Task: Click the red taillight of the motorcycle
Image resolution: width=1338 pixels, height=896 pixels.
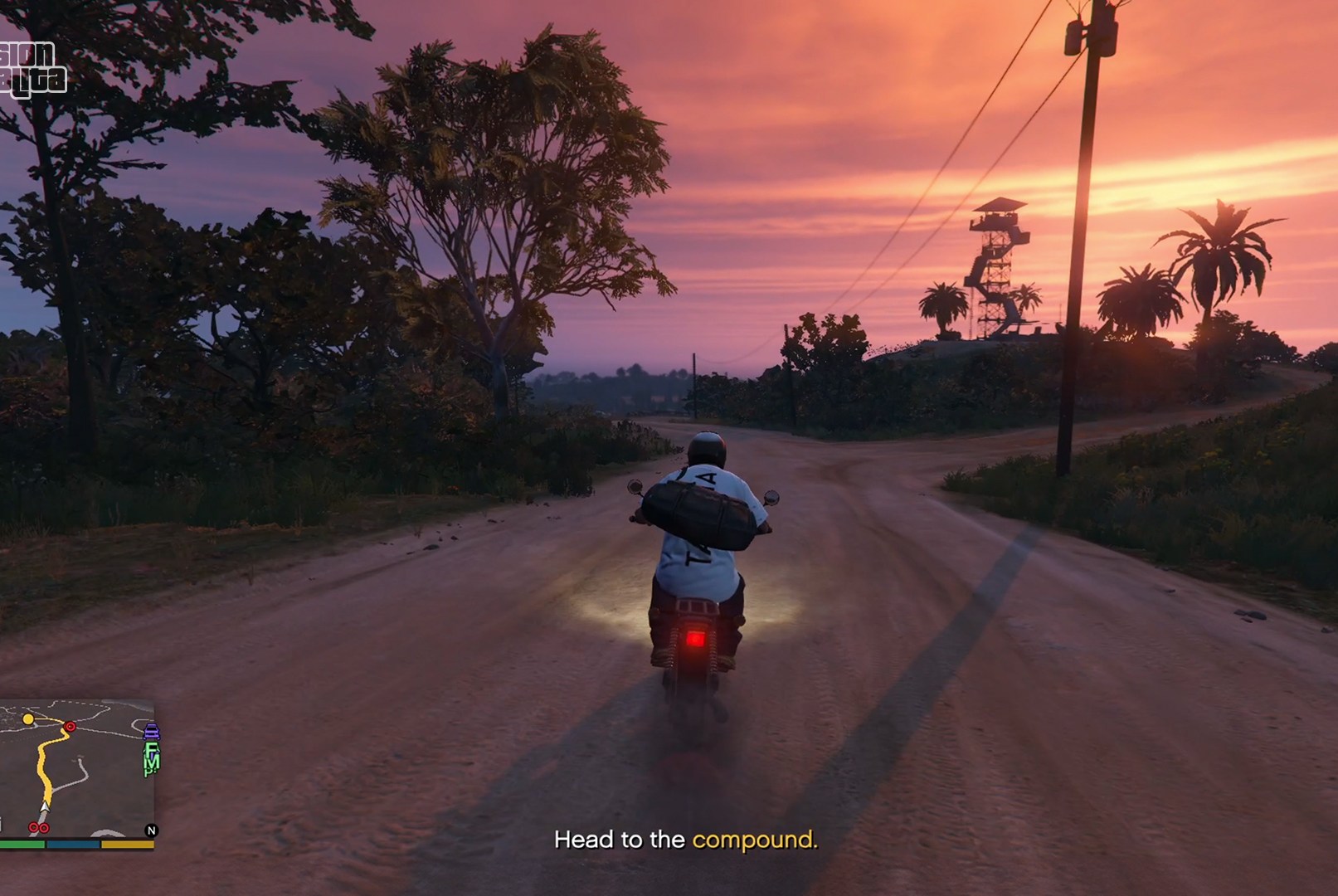Action: coord(697,640)
